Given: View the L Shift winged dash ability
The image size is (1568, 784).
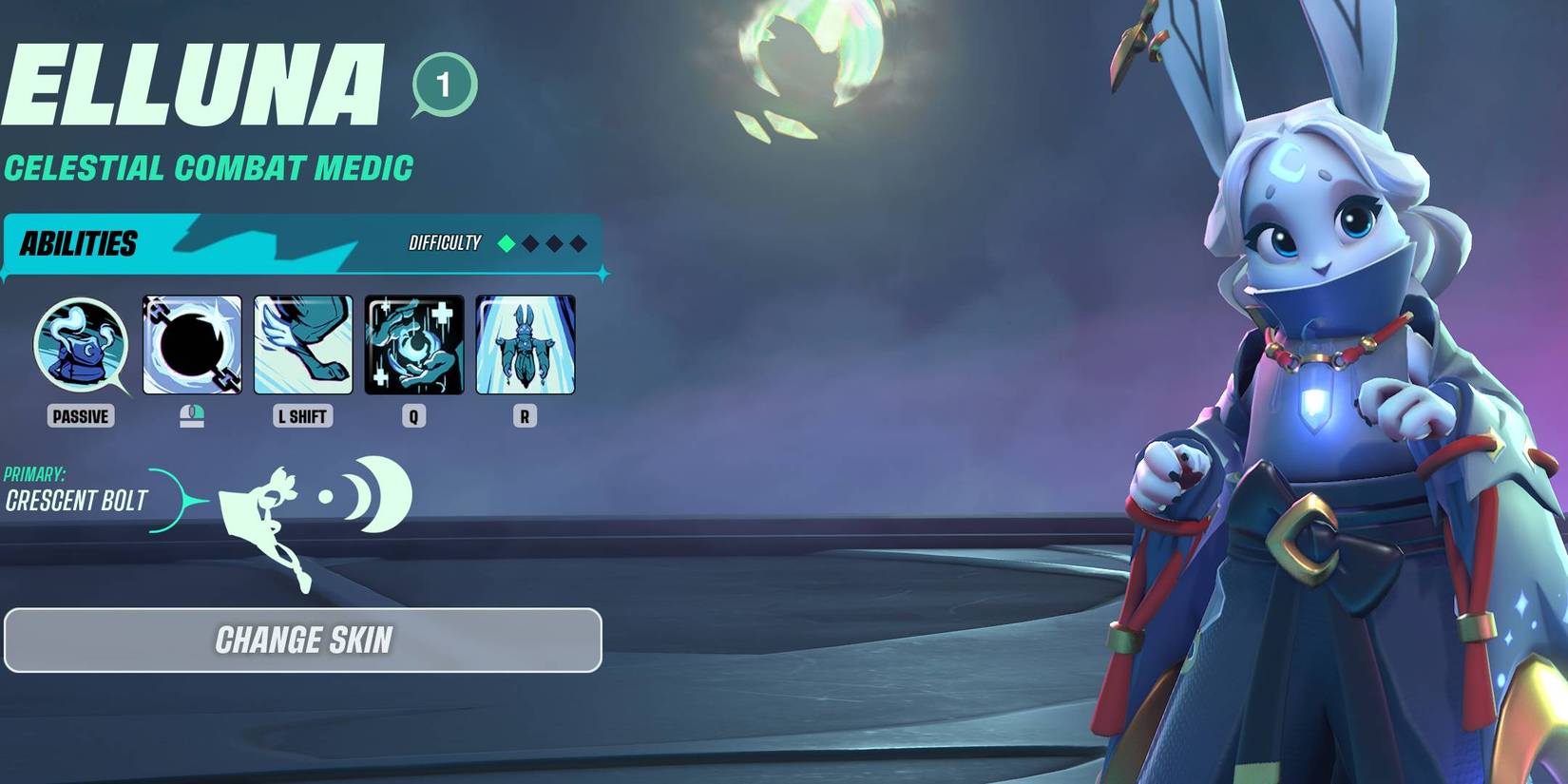Looking at the screenshot, I should click(303, 345).
